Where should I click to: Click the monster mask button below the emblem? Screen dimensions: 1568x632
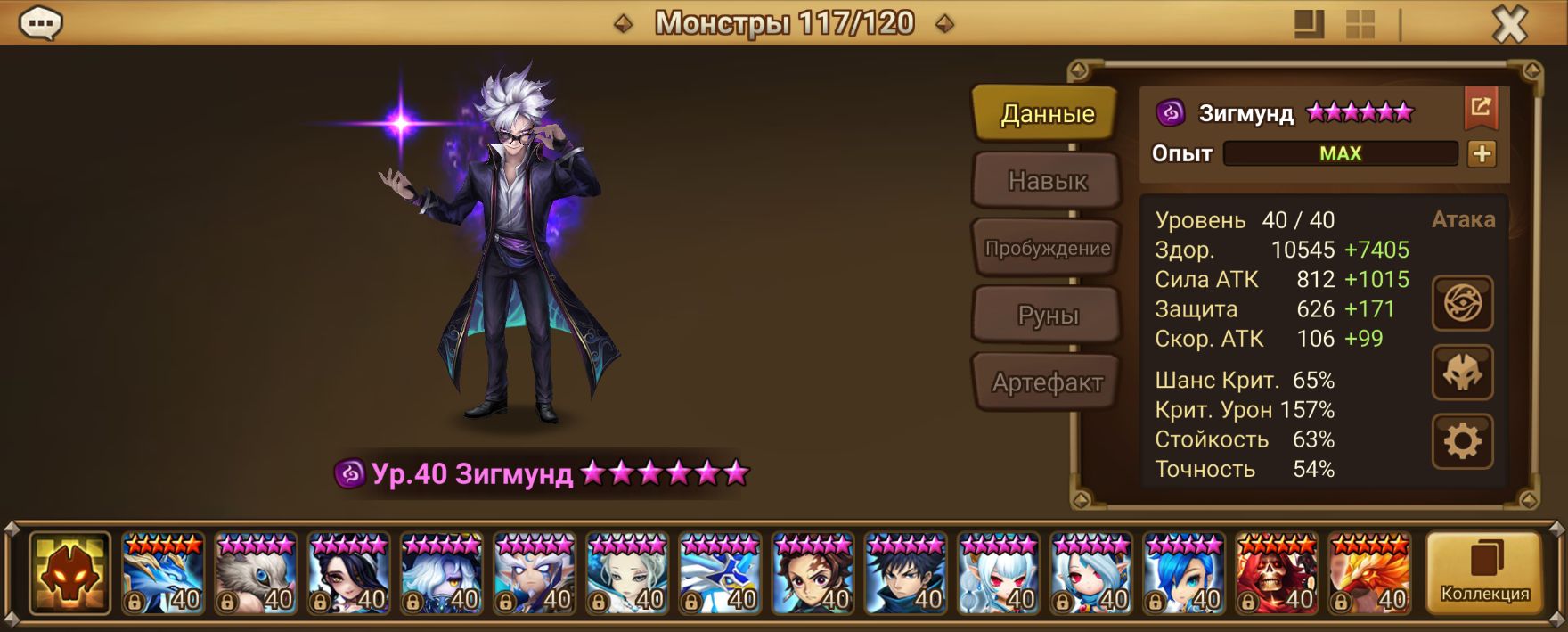click(x=1462, y=373)
